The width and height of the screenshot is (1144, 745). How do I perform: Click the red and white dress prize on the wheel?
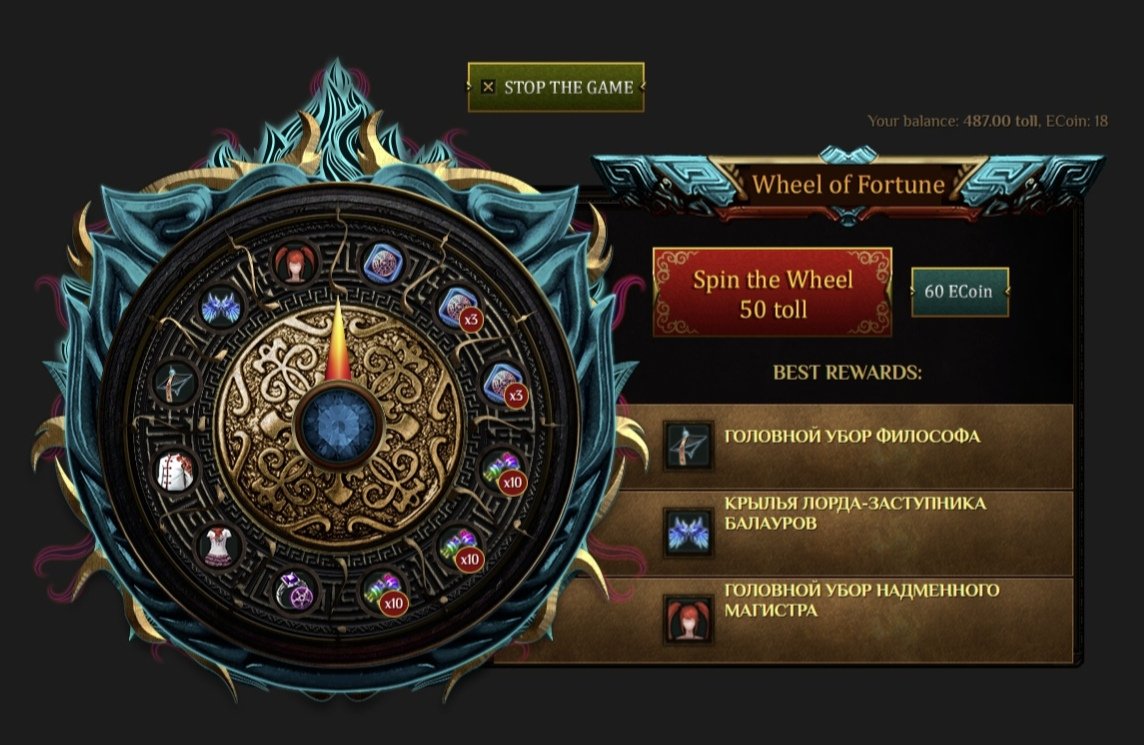coord(218,546)
